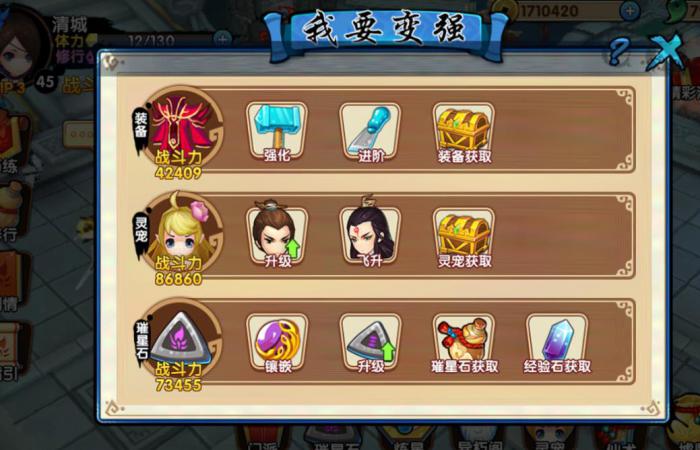Open equipment 进阶 chisel option
Viewport: 700px width, 450px height.
pos(370,131)
